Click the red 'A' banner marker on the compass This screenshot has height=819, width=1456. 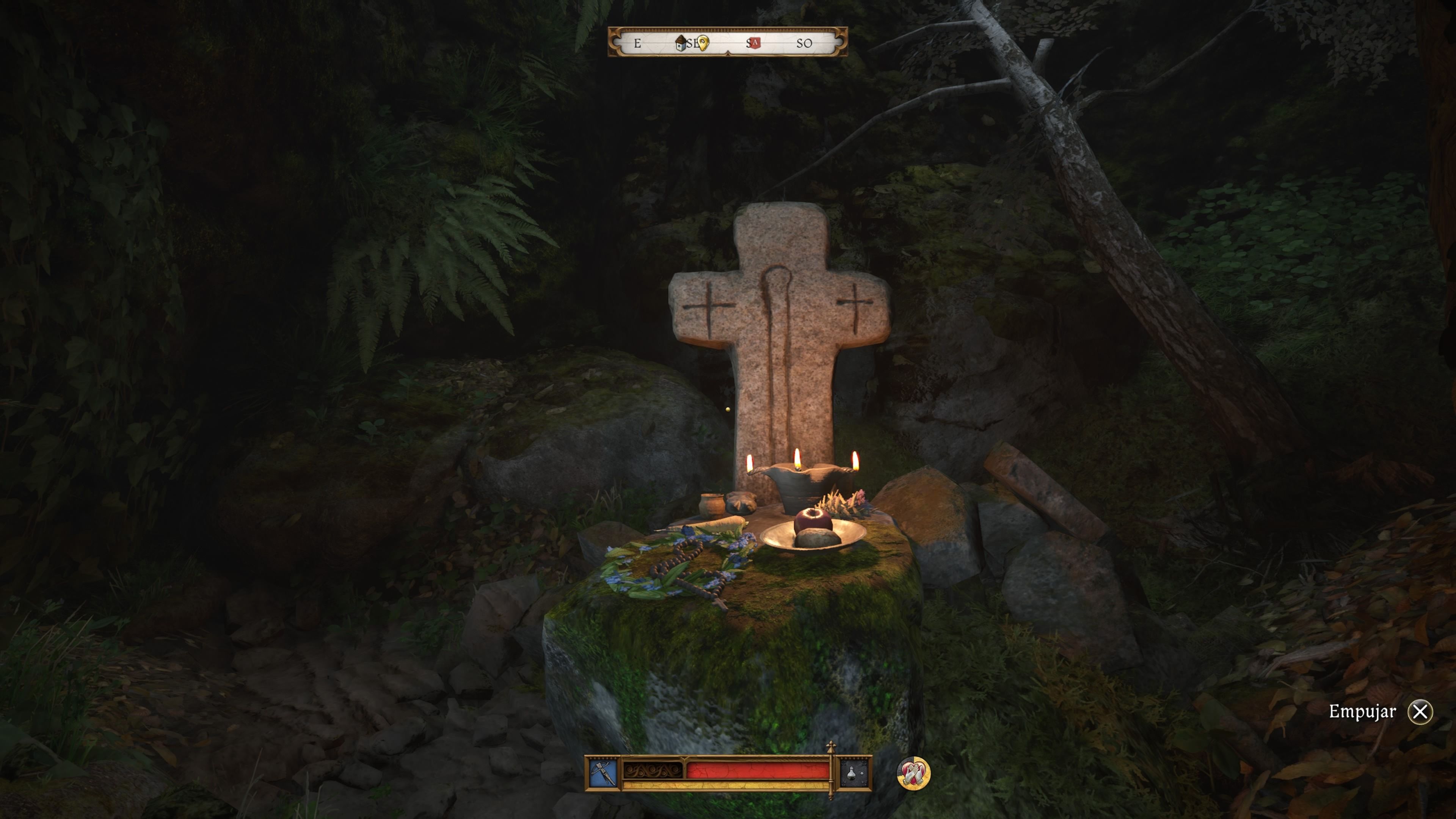756,43
